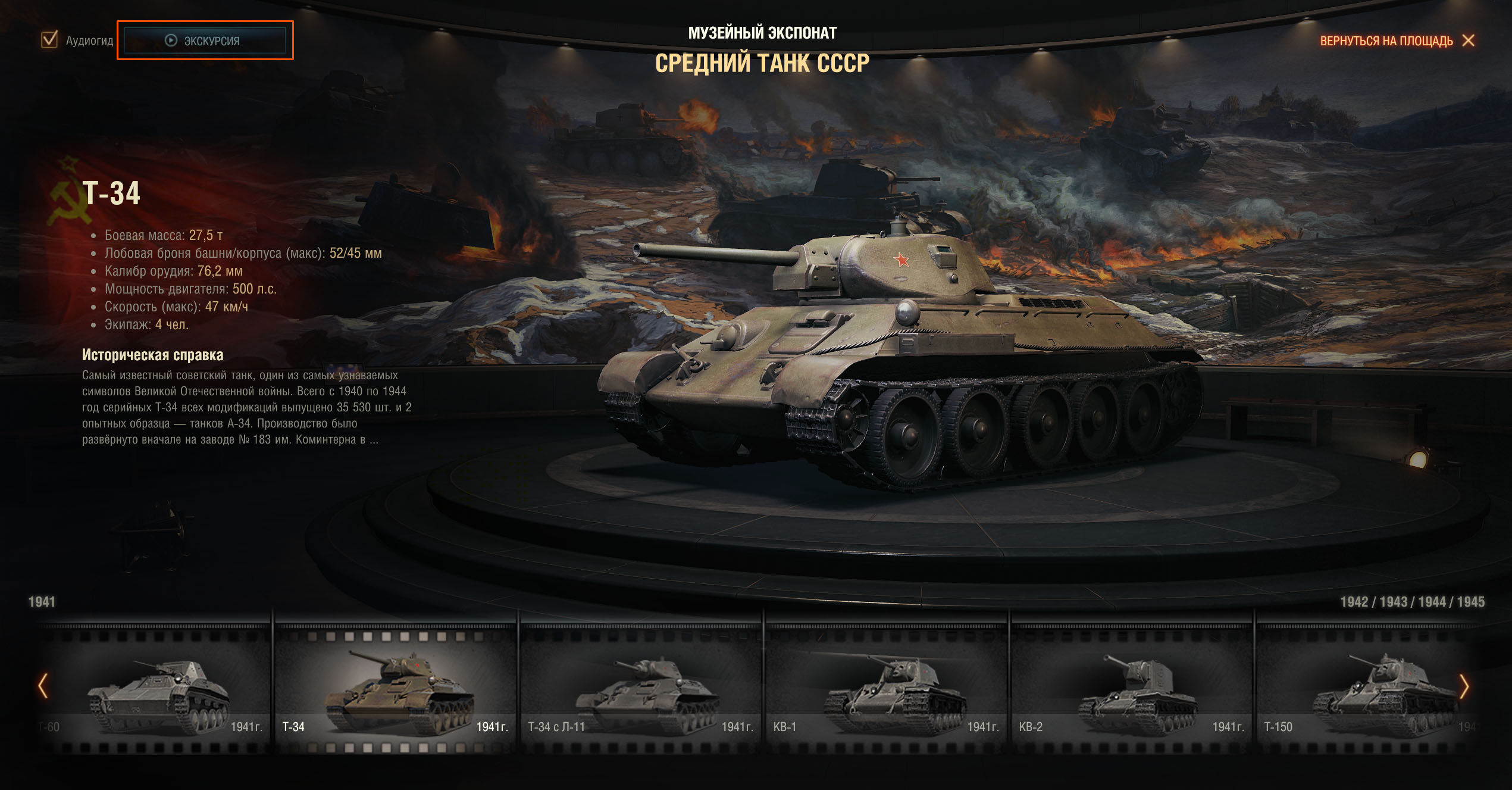The height and width of the screenshot is (790, 1512).
Task: Show the КВ-2 tank exhibit
Action: [x=1131, y=691]
